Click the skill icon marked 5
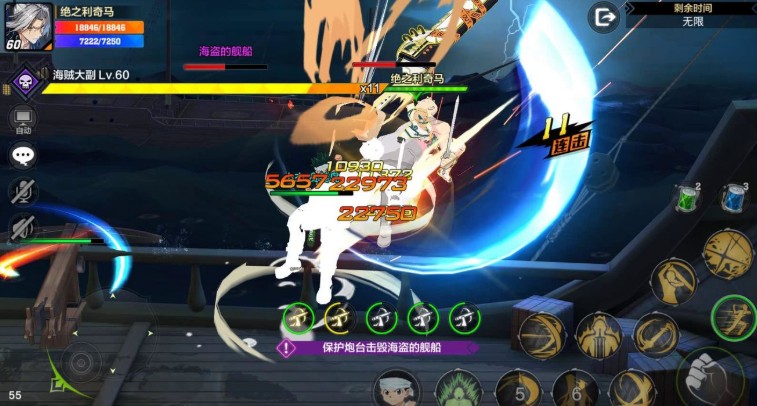 518,389
